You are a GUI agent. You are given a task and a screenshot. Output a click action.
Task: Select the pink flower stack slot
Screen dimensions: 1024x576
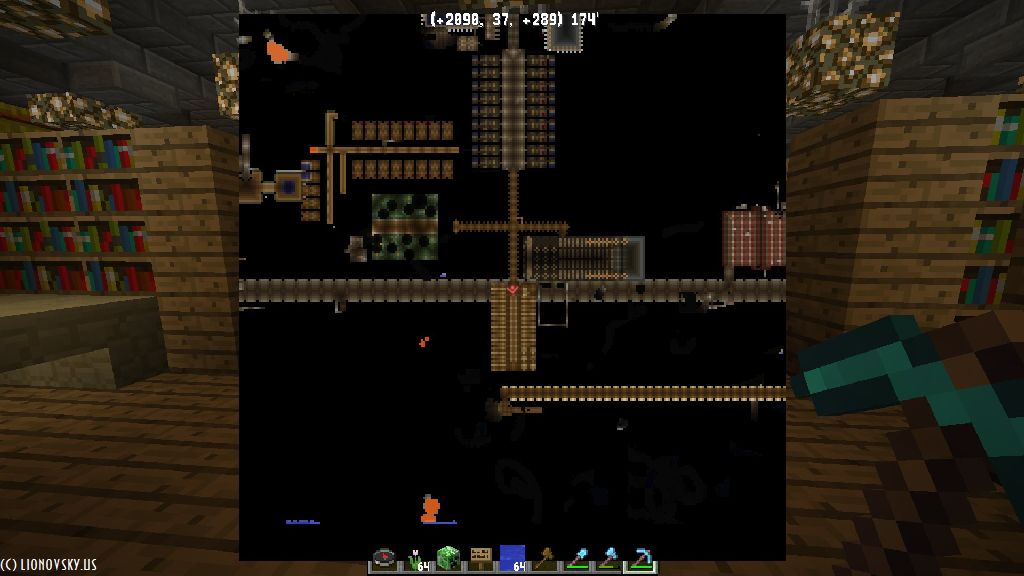[x=415, y=559]
